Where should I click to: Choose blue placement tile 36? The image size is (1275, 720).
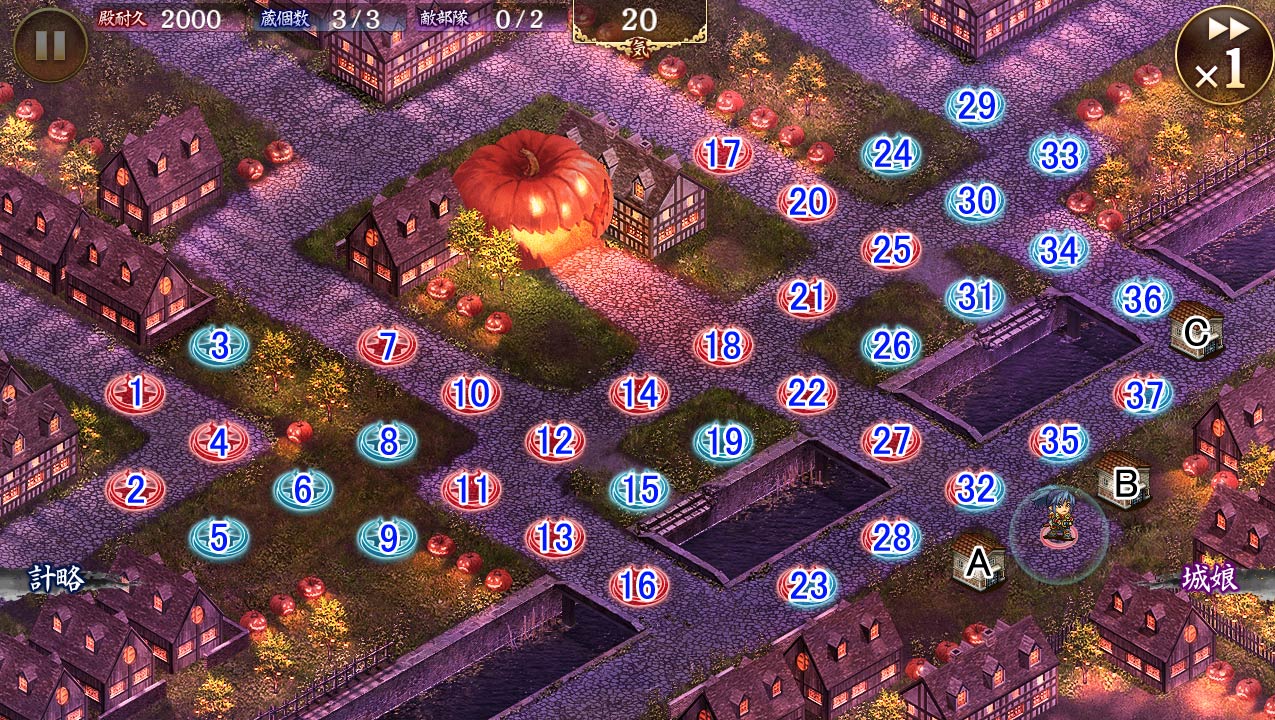[x=1143, y=298]
